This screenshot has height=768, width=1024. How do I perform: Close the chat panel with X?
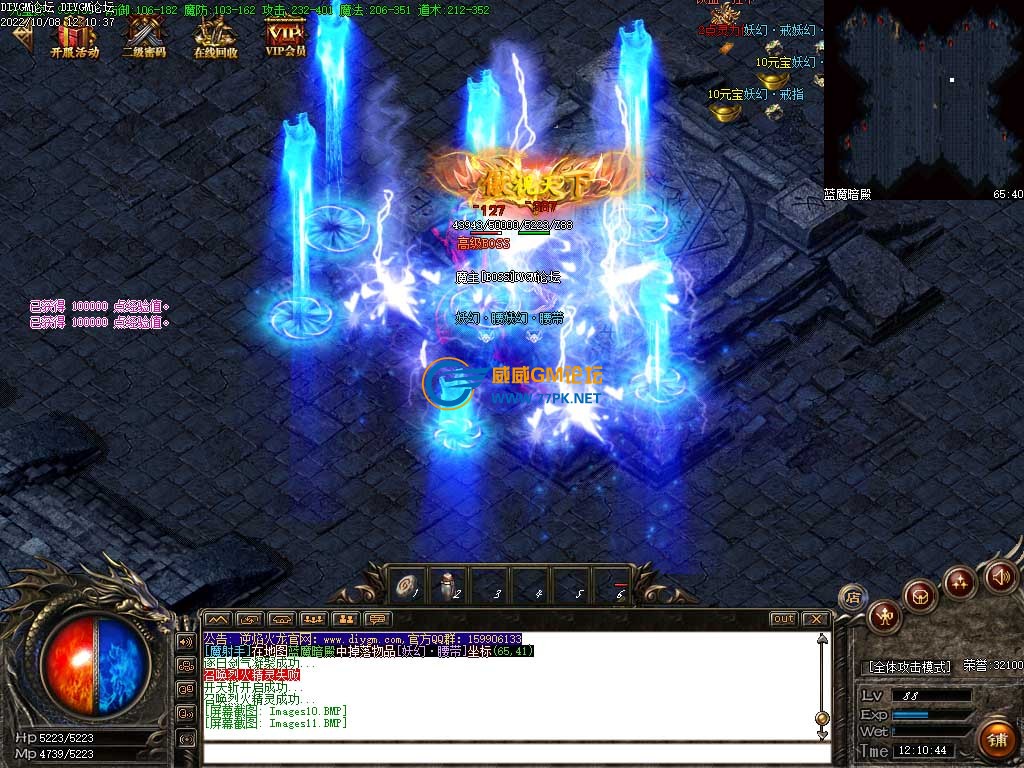(x=815, y=619)
